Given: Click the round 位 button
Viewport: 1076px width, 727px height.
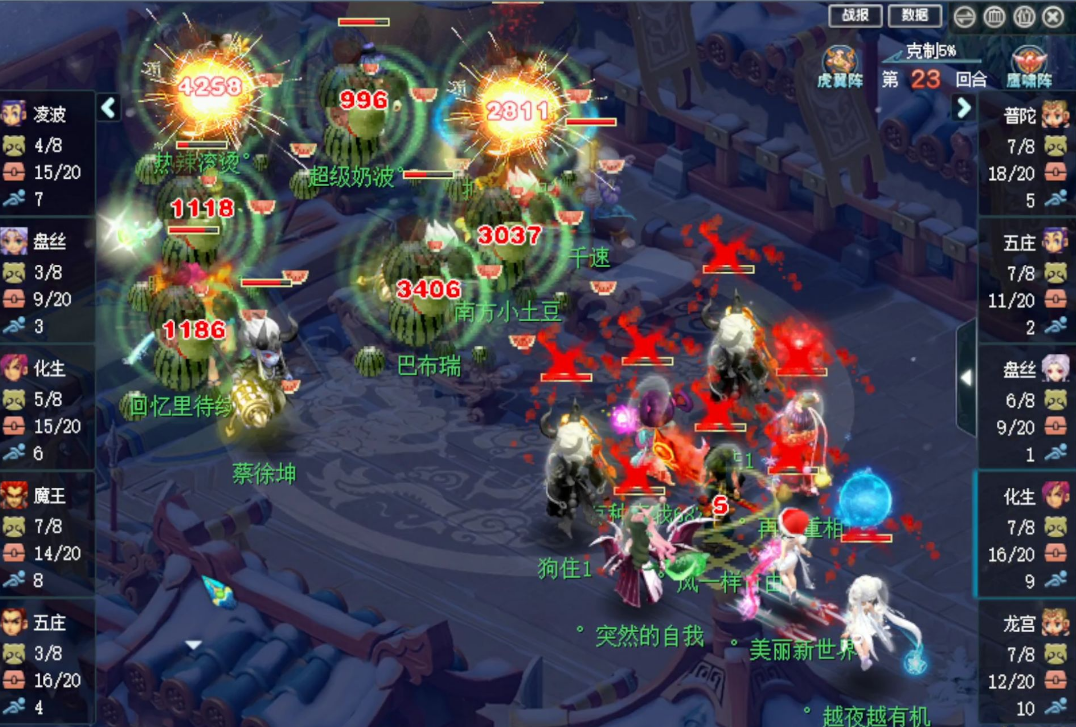Looking at the screenshot, I should [1024, 16].
